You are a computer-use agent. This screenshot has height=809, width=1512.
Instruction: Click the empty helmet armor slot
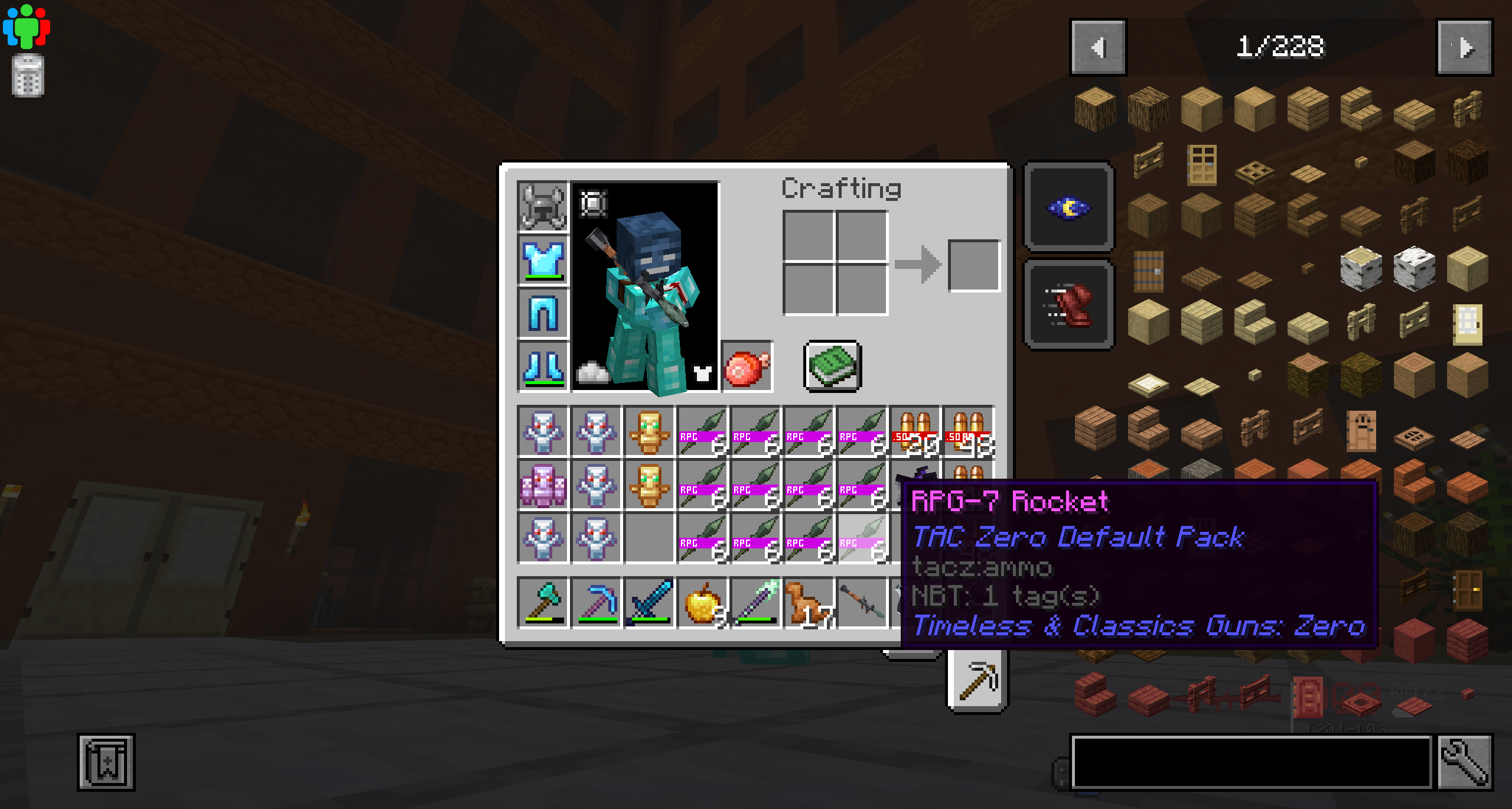[x=542, y=205]
